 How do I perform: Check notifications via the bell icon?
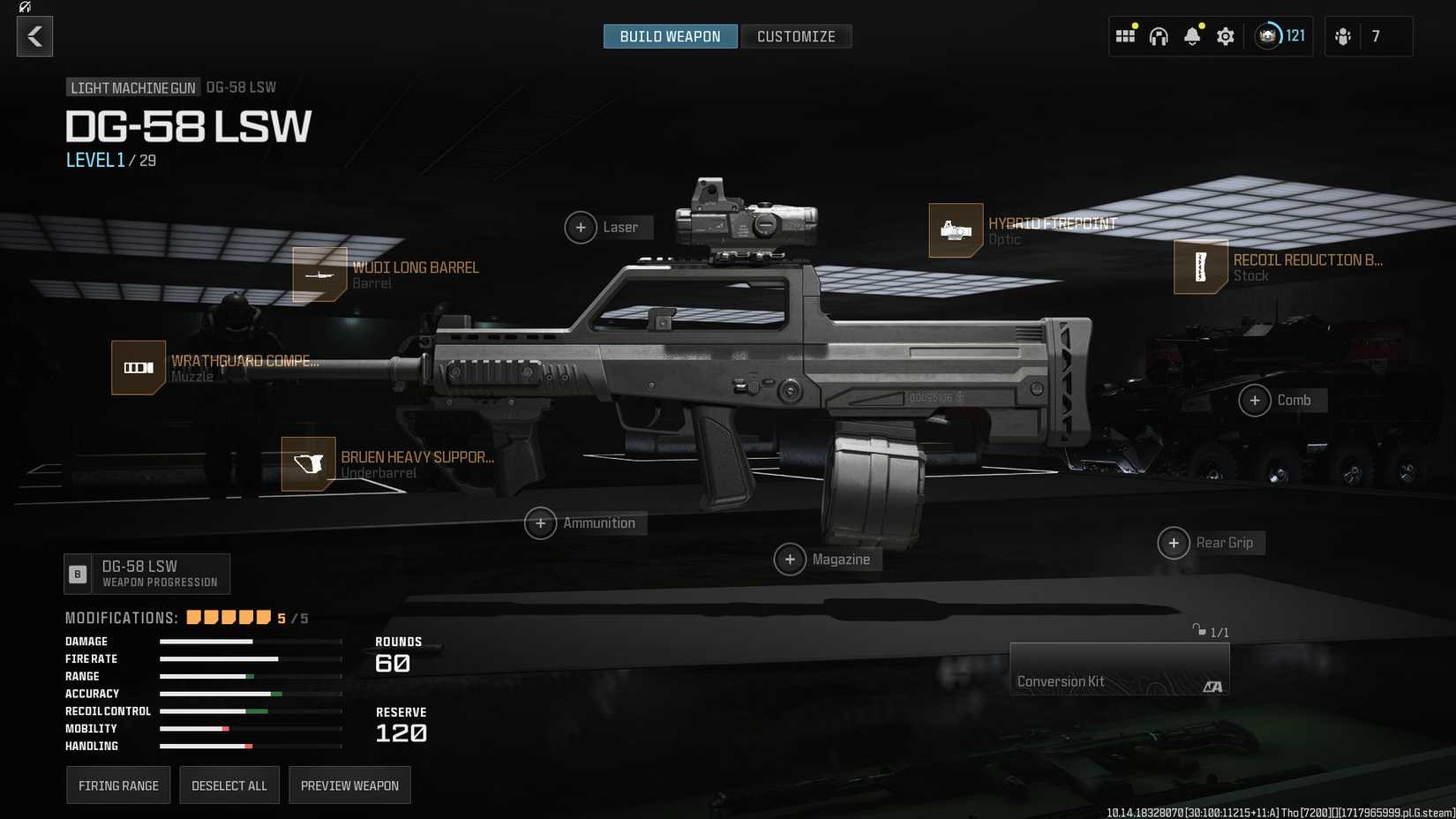[1192, 36]
